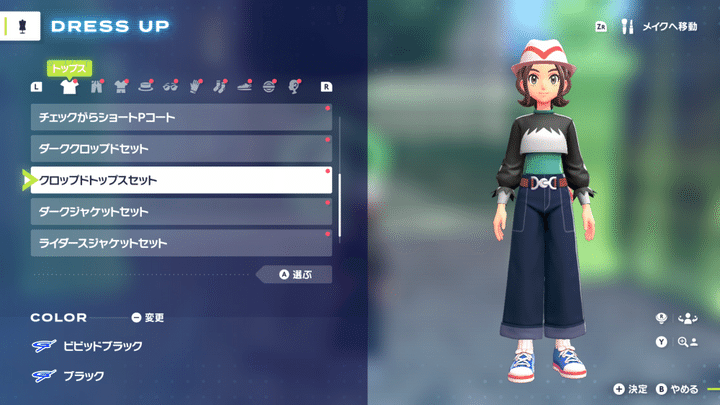The height and width of the screenshot is (405, 720).
Task: Click the 変更 color change button
Action: pyautogui.click(x=147, y=318)
